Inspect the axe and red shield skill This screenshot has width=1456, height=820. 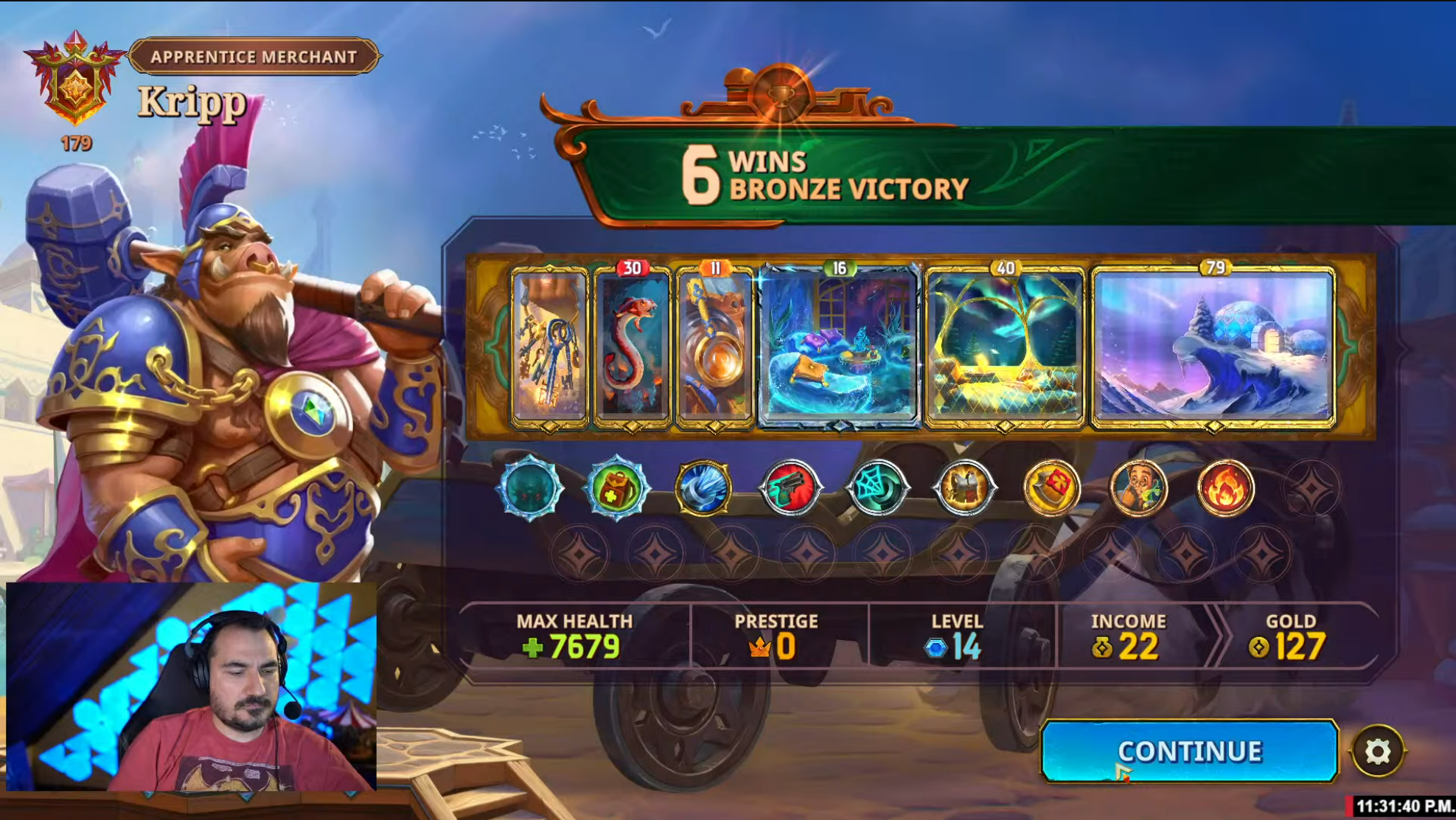coord(1051,487)
